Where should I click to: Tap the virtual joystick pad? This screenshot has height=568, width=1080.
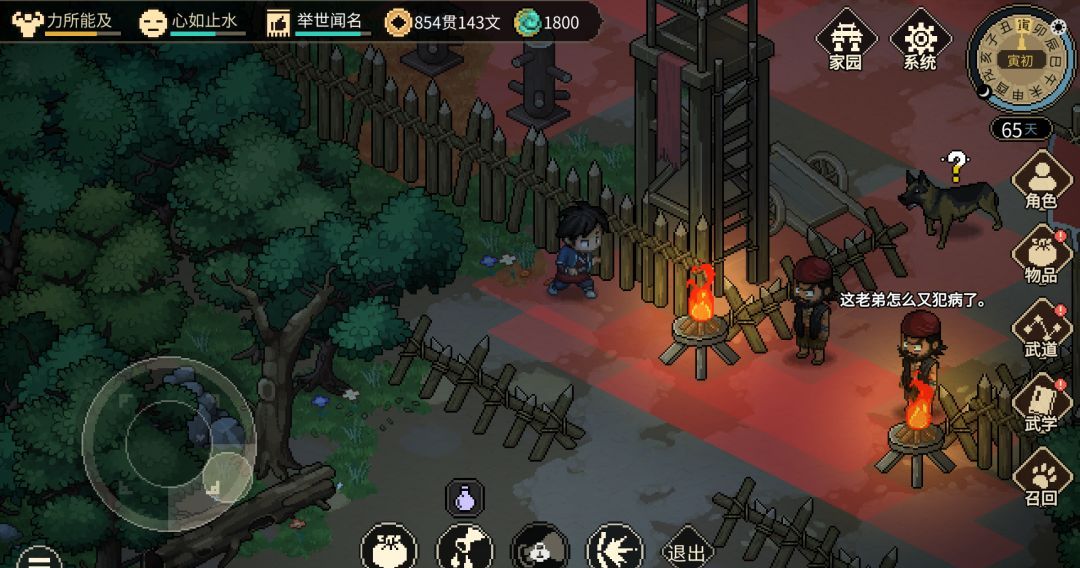click(168, 443)
